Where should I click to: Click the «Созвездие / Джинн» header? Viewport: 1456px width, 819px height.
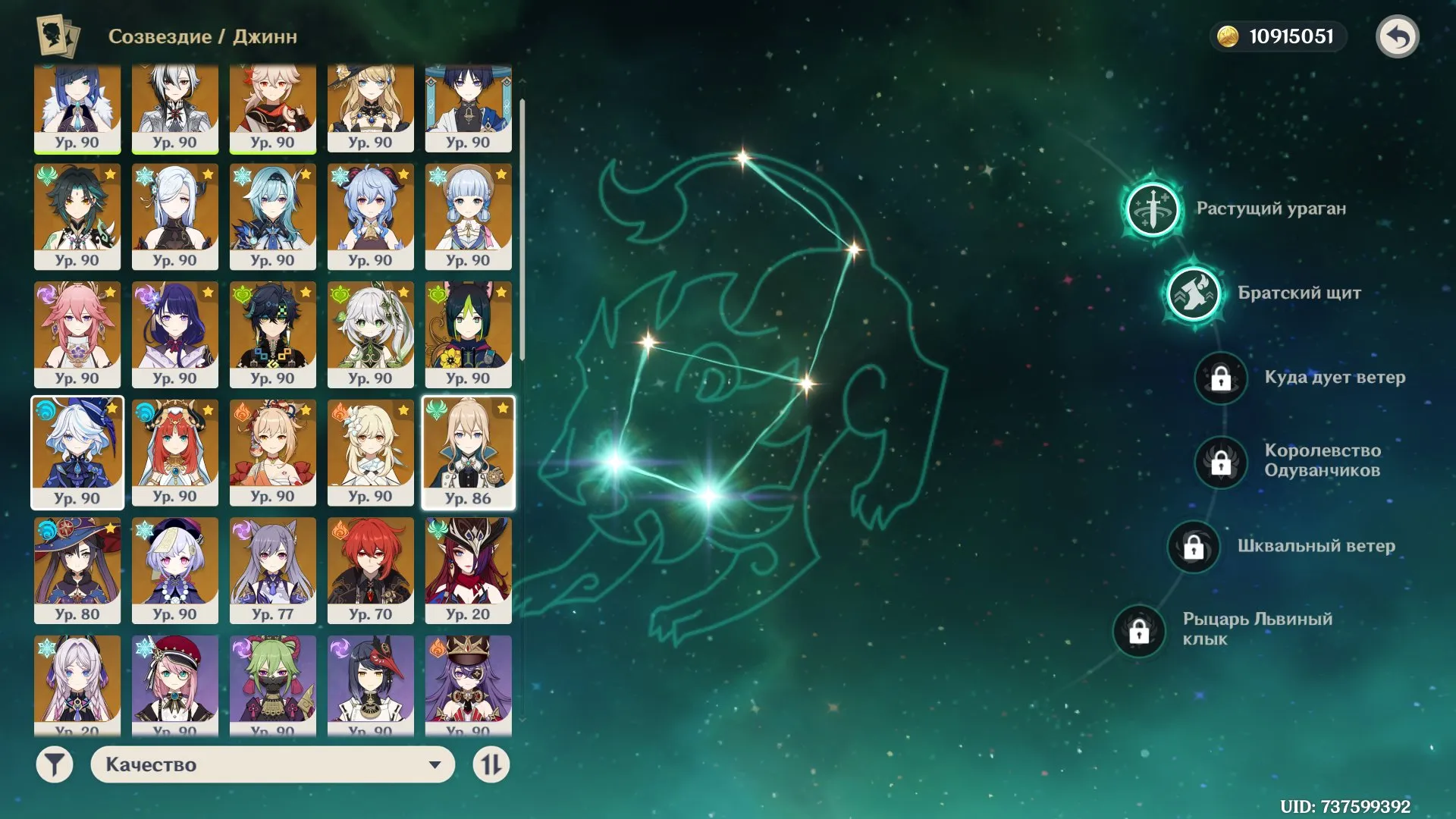coord(202,36)
